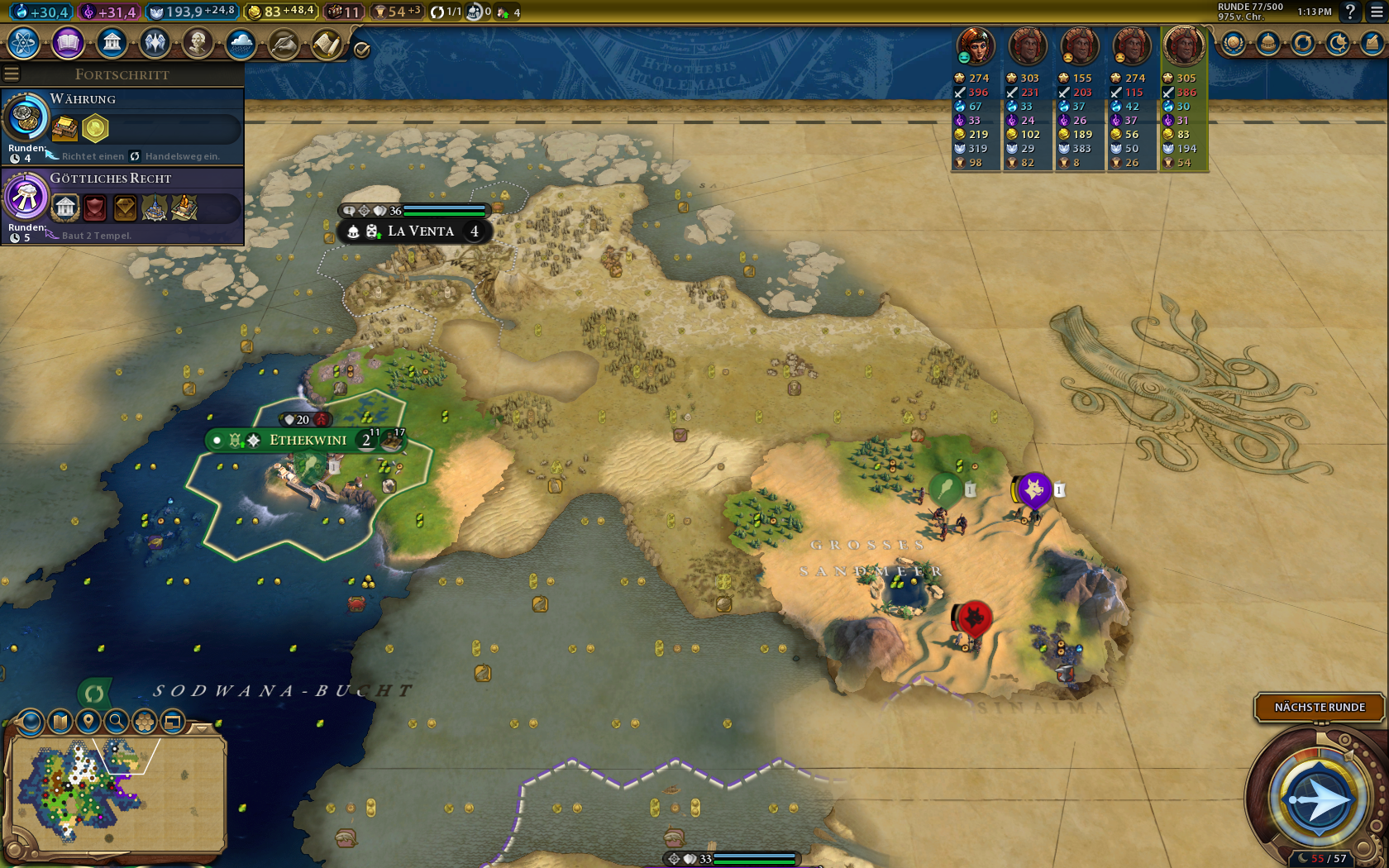
Task: Select the Währung research entry
Action: point(122,126)
